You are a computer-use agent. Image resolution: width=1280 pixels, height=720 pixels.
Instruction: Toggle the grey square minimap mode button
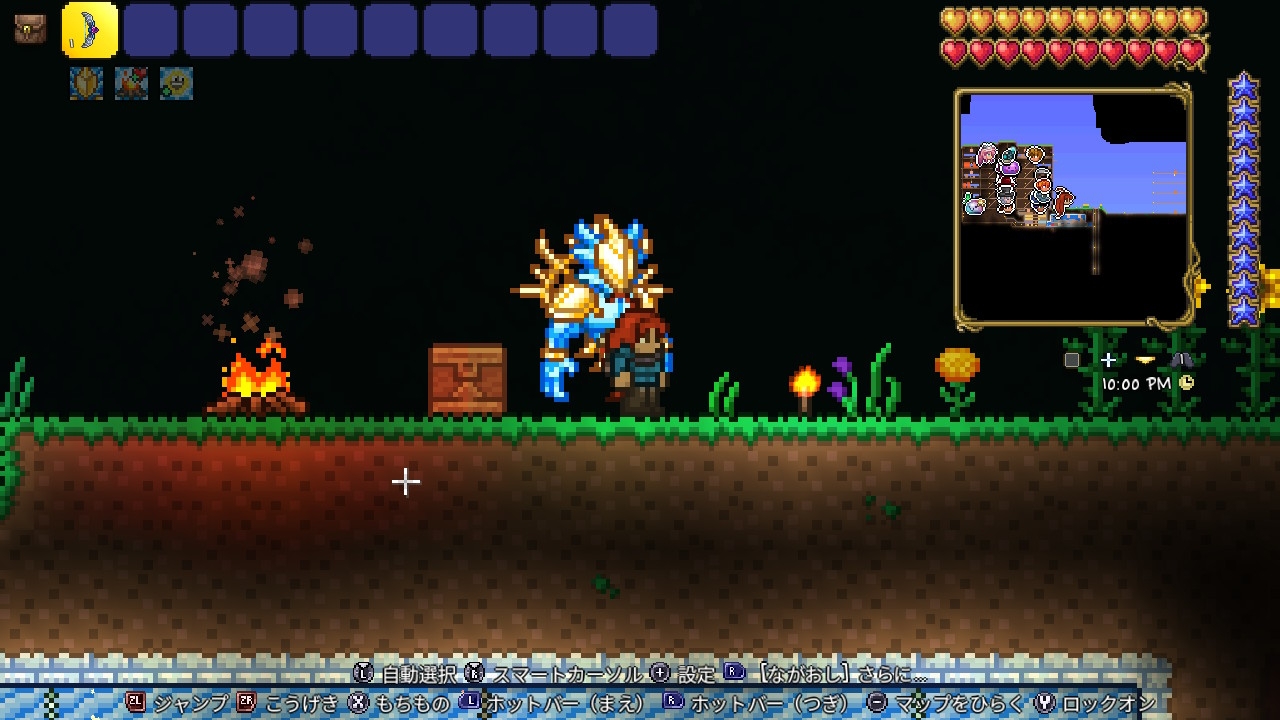coord(1072,360)
